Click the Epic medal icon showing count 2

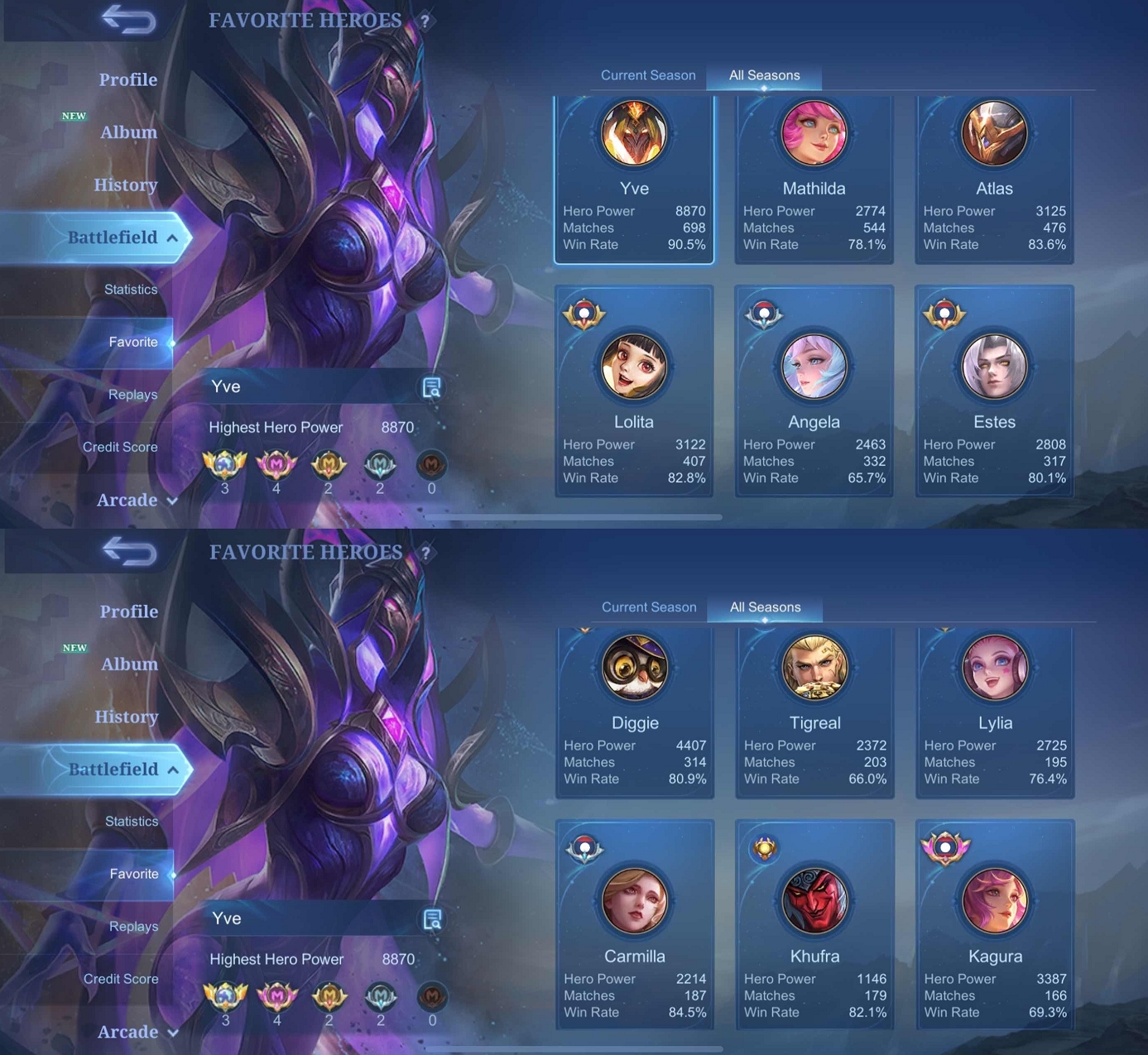click(x=329, y=463)
